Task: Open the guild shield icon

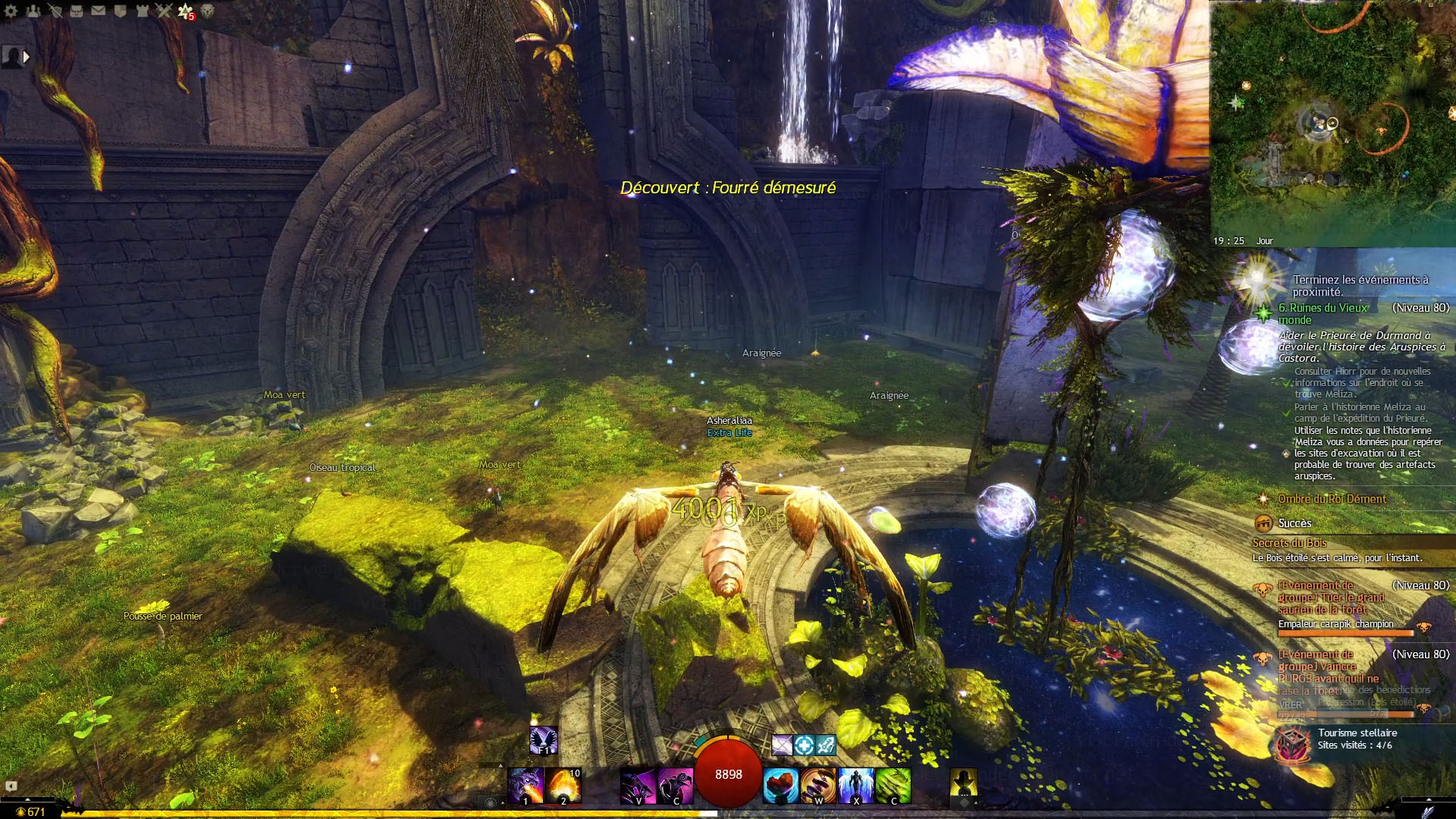Action: (121, 11)
